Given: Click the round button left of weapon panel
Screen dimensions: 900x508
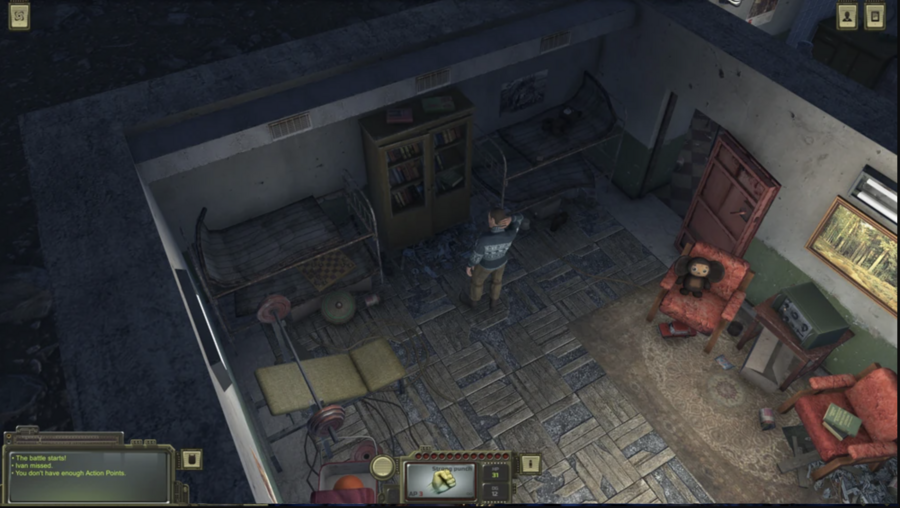Looking at the screenshot, I should coord(382,466).
